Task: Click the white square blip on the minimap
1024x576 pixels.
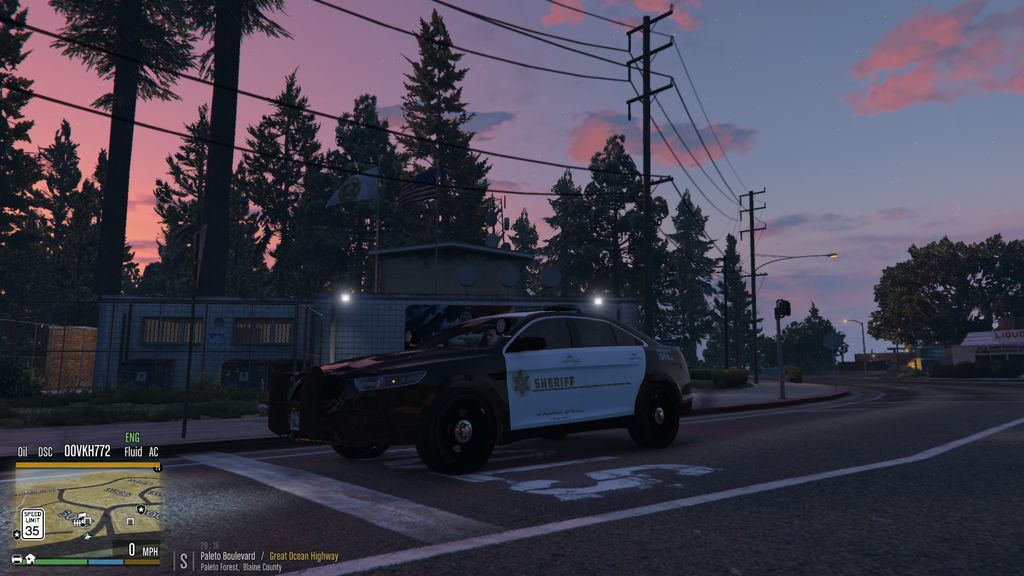Action: coord(131,521)
